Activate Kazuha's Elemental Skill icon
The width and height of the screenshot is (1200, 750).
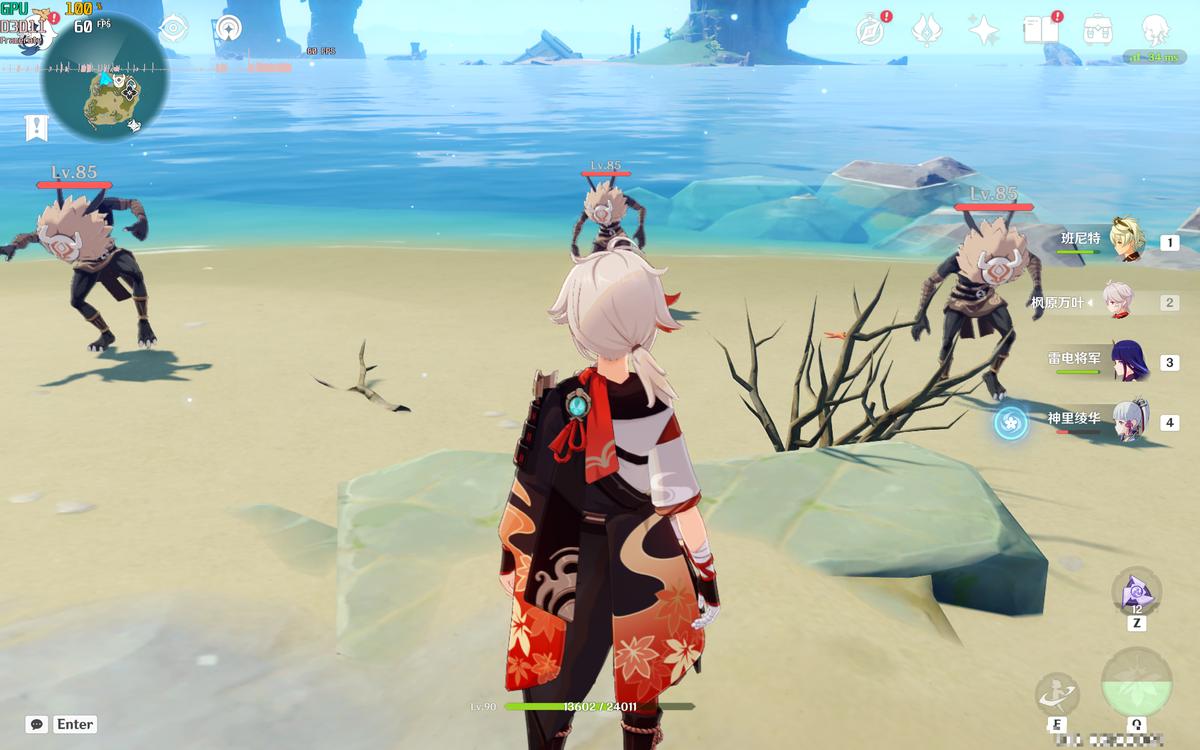tap(1056, 693)
